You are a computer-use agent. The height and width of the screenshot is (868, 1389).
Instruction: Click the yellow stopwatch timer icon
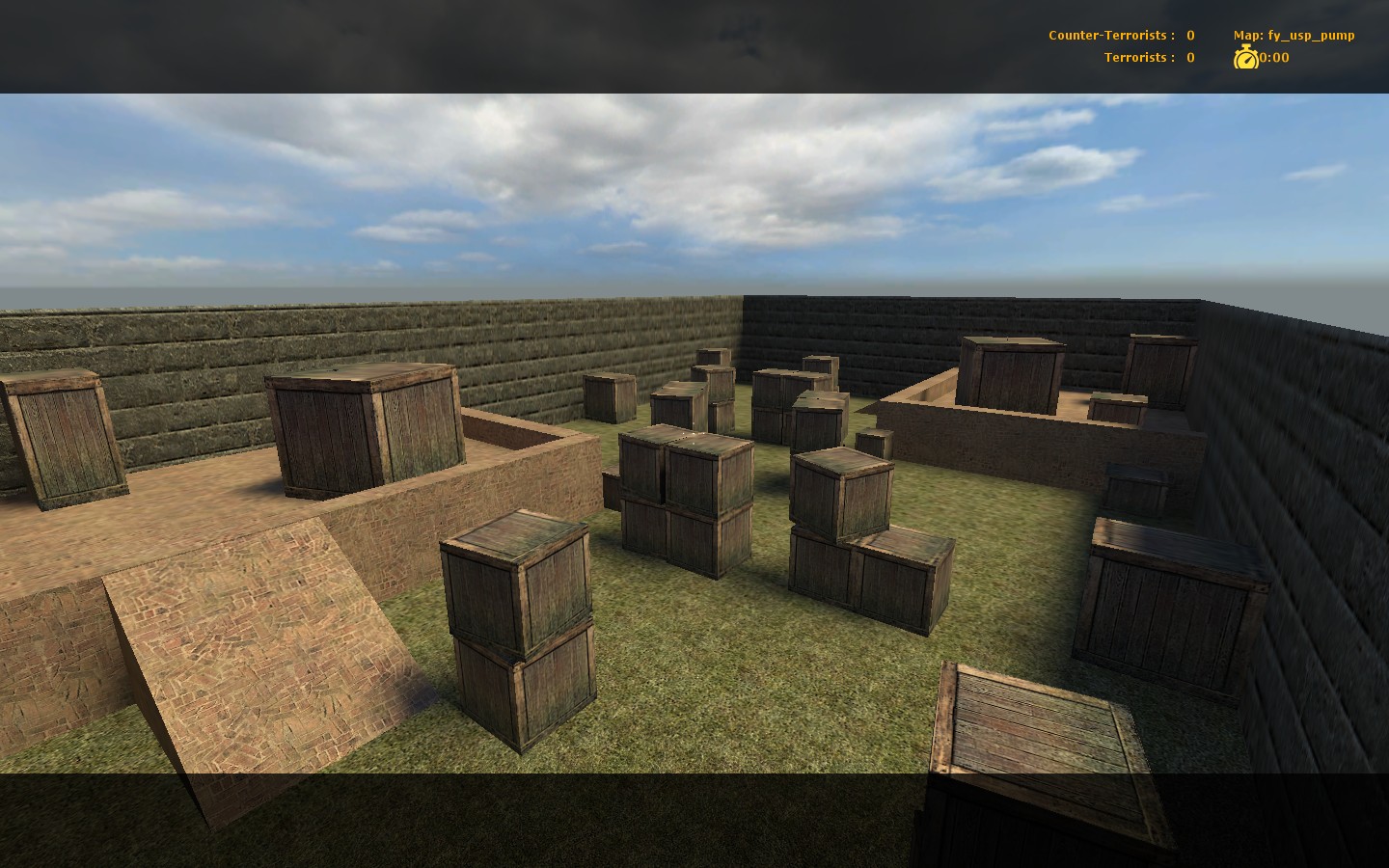click(1247, 58)
